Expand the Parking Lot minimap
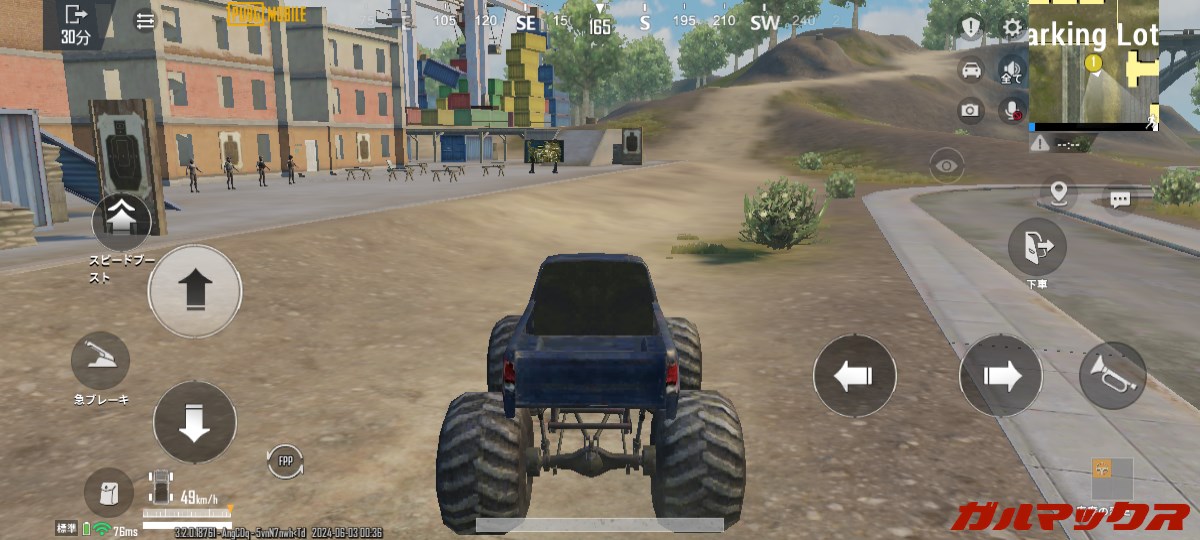1200x540 pixels. (1094, 65)
